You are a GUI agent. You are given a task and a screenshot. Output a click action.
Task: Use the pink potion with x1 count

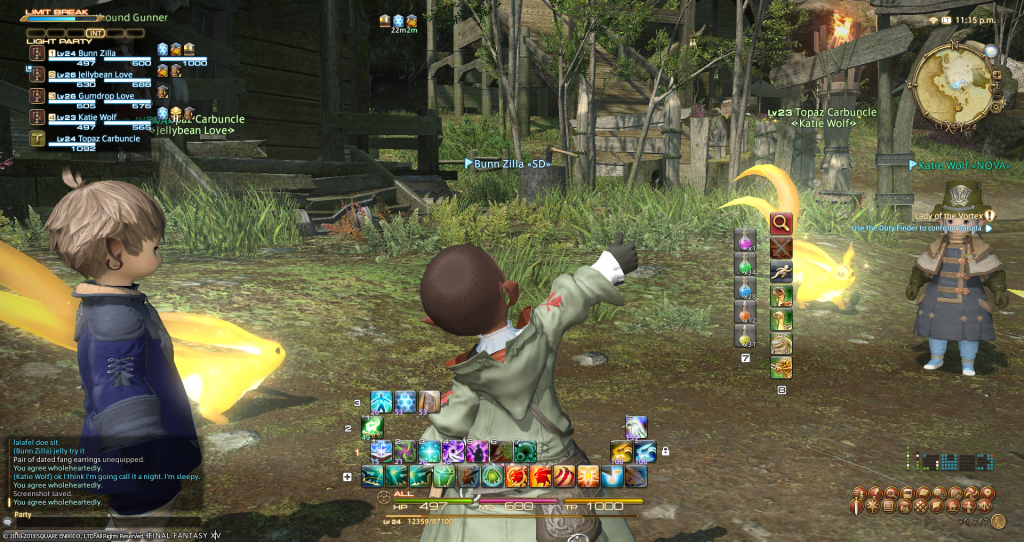(746, 240)
